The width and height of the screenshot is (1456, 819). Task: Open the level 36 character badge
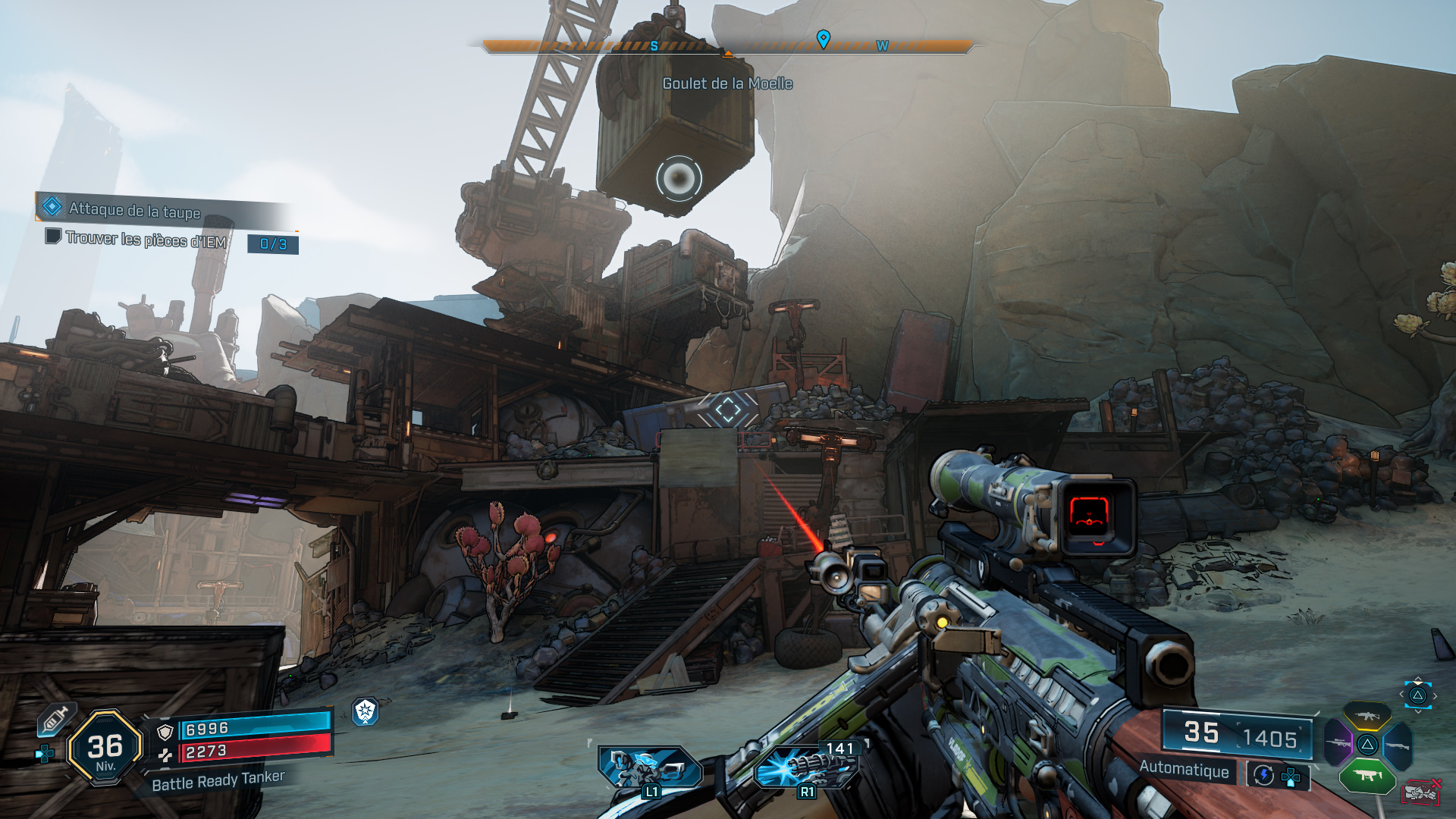click(x=105, y=748)
